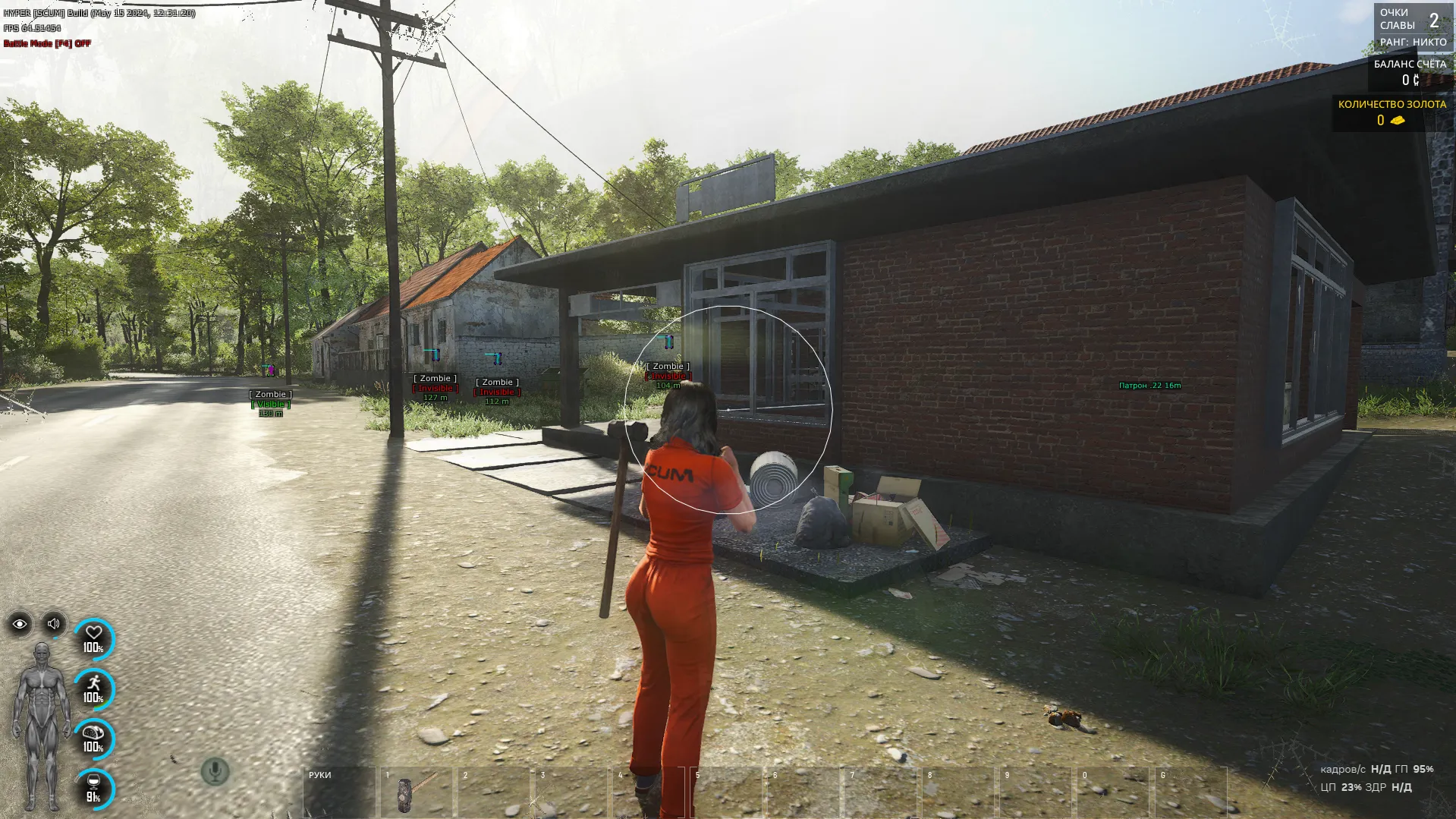Click the gold coin icon beside КОЛИЧЕСТВО ЗОЛОТА
The width and height of the screenshot is (1456, 819).
pyautogui.click(x=1399, y=120)
